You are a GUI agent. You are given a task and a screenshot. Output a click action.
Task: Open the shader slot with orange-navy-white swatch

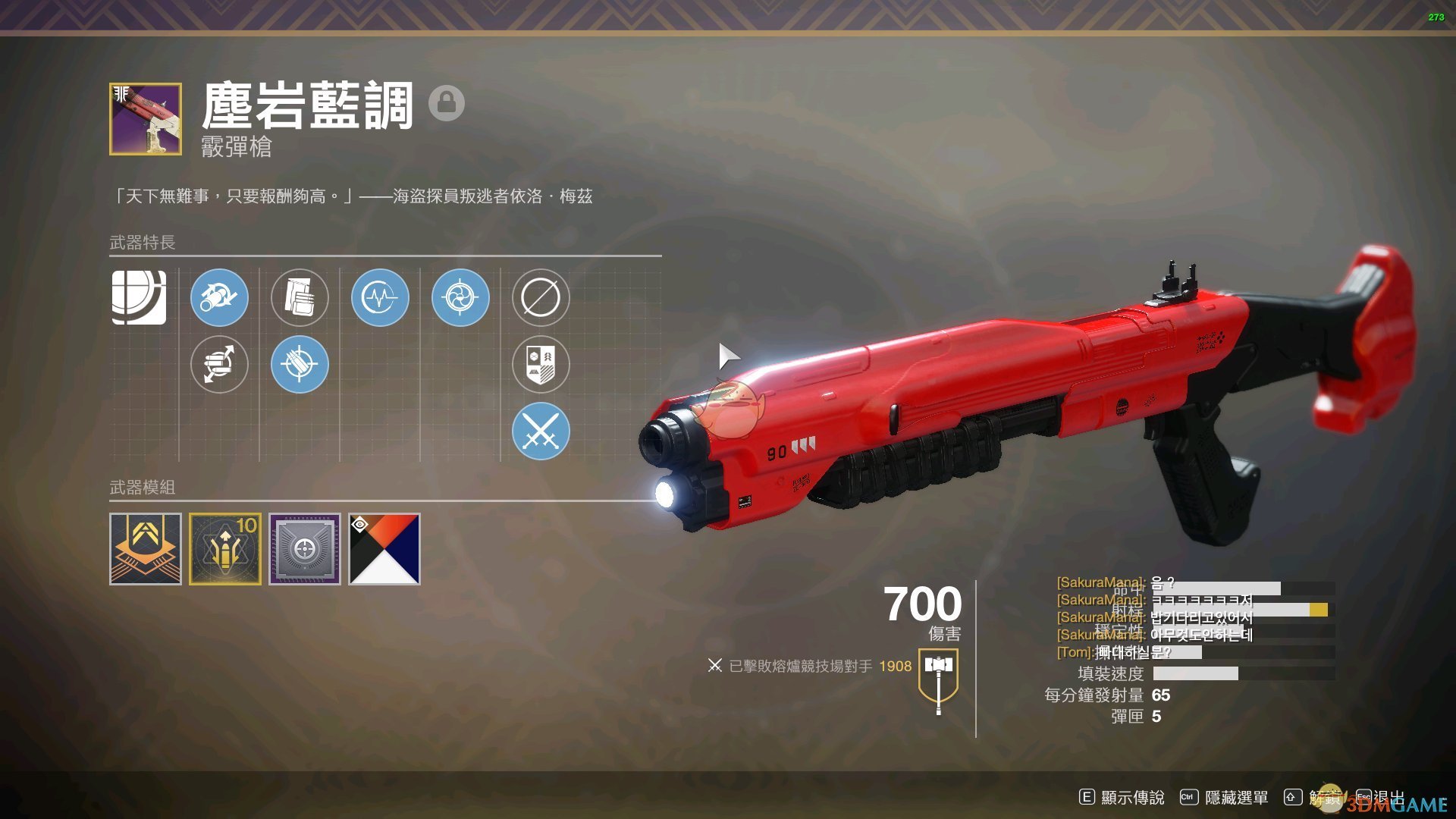384,549
